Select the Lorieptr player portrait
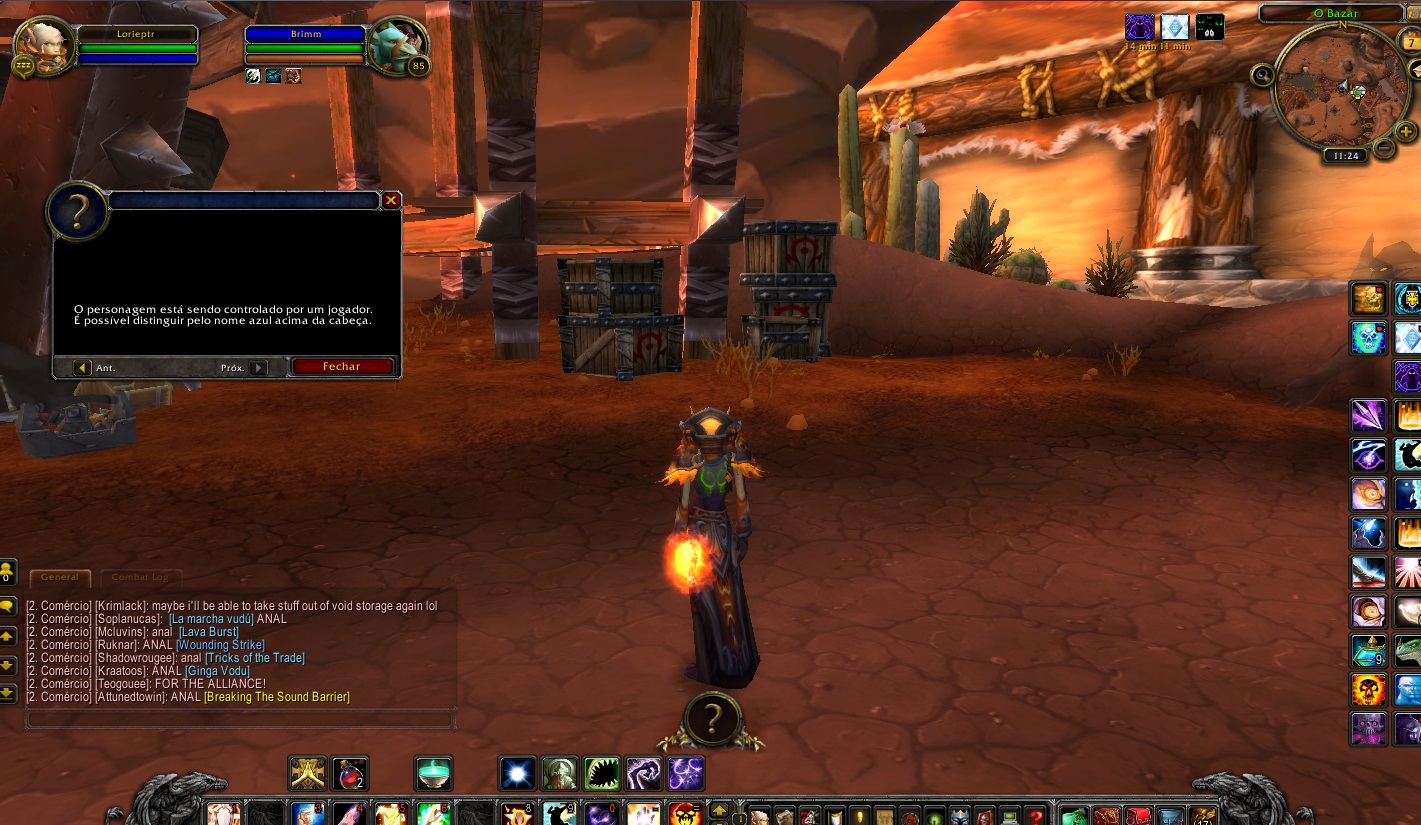The image size is (1421, 825). pyautogui.click(x=43, y=43)
